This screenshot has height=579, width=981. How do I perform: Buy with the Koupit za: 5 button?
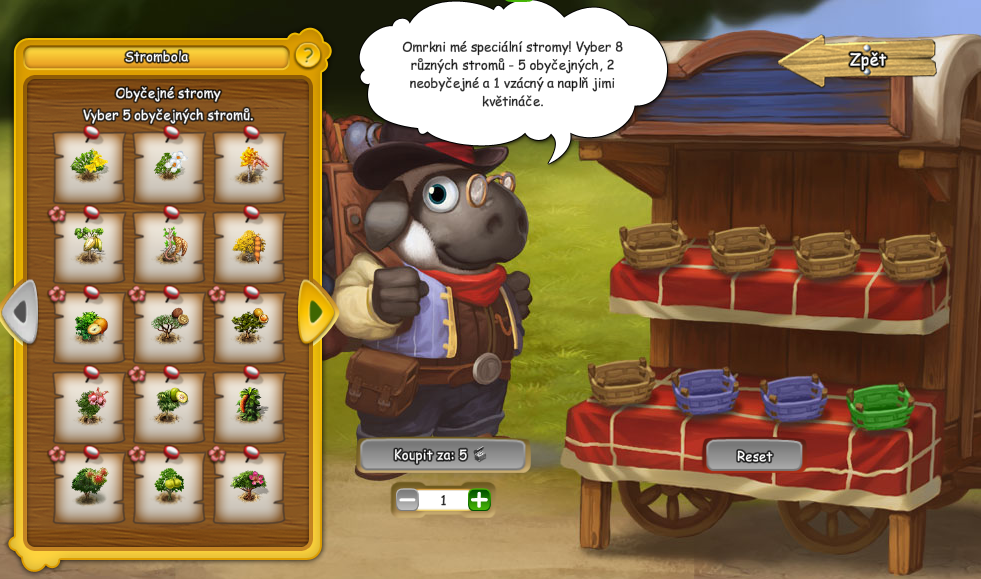pos(442,455)
